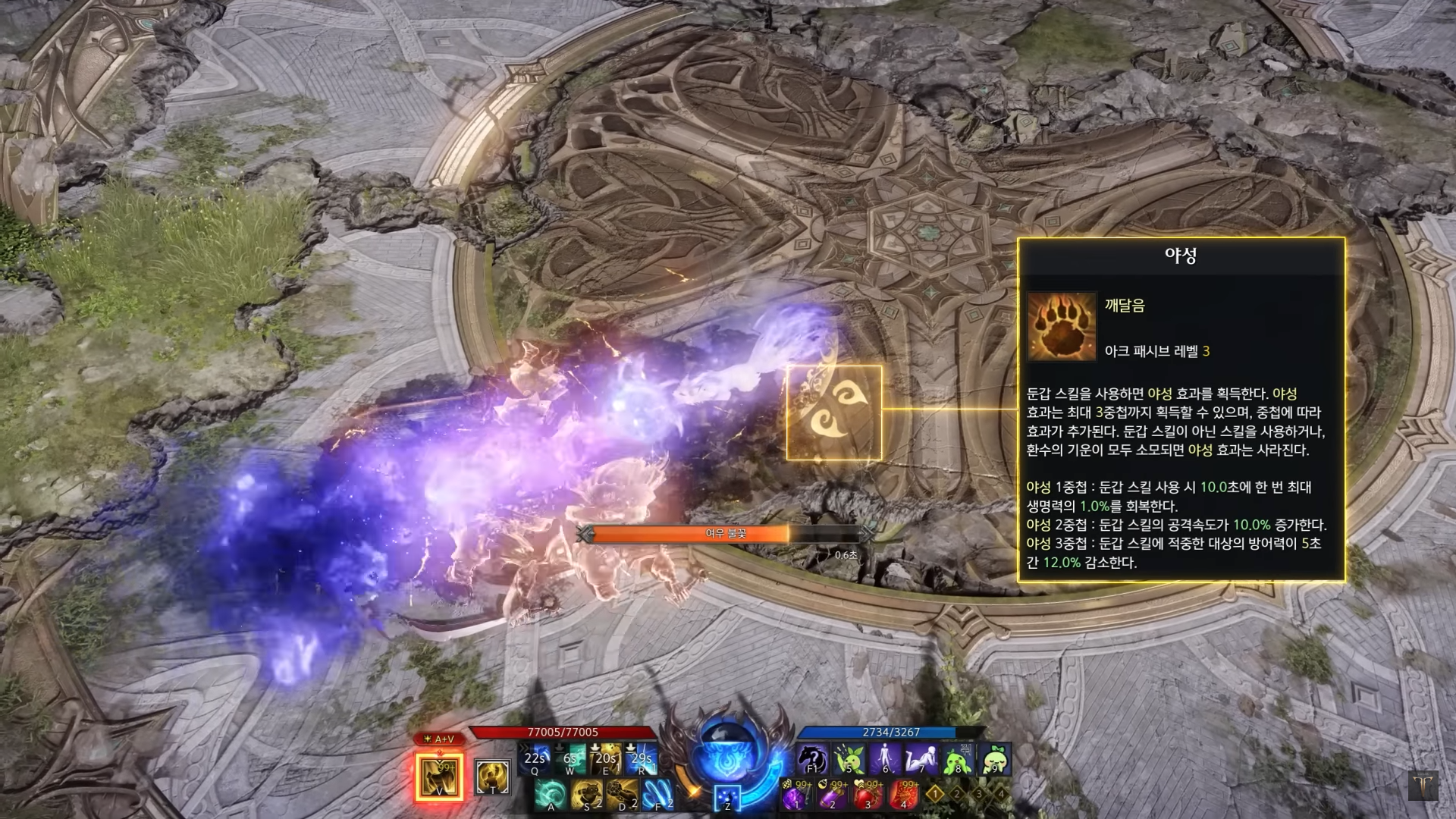
Task: Switch to item preset diamond 2
Action: (x=957, y=794)
